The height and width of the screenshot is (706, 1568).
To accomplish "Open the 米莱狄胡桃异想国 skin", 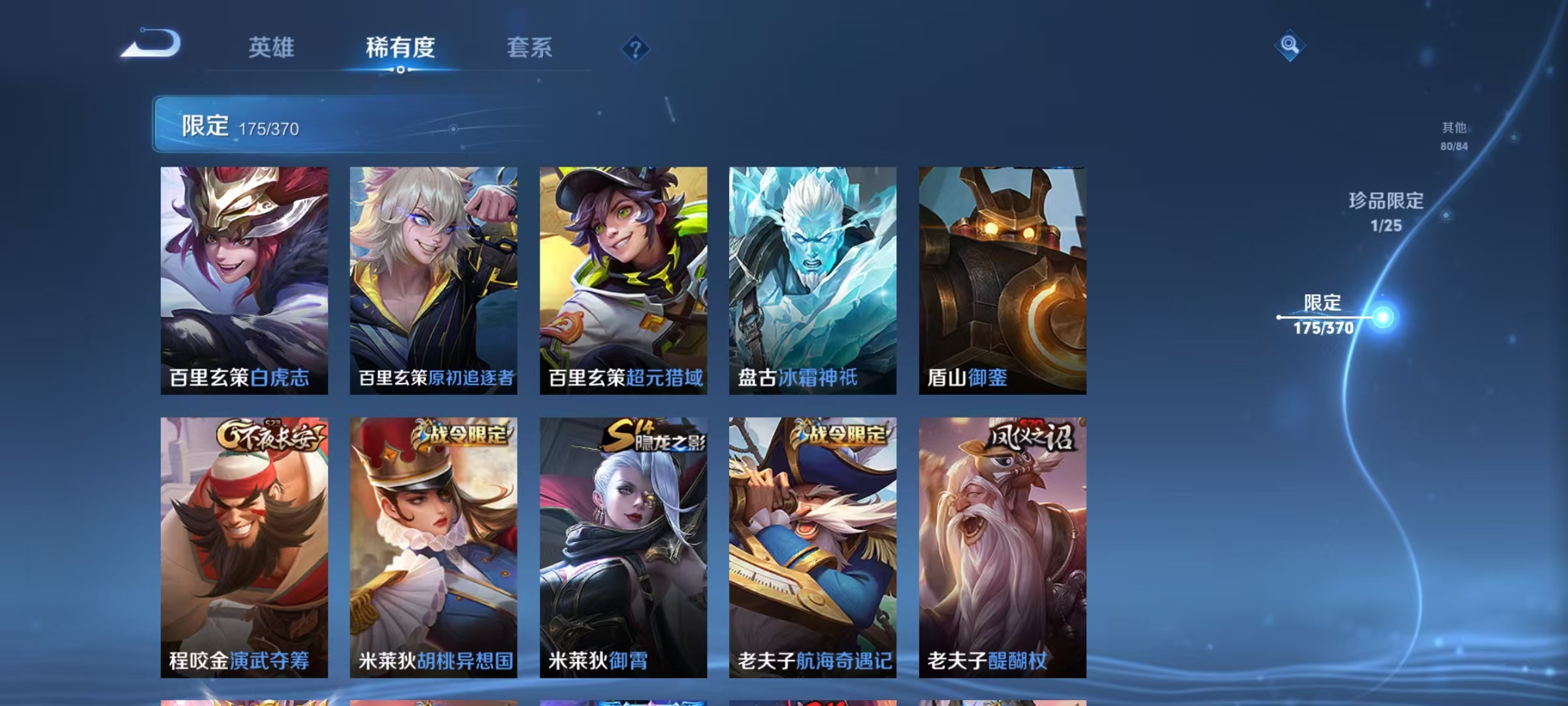I will (434, 543).
